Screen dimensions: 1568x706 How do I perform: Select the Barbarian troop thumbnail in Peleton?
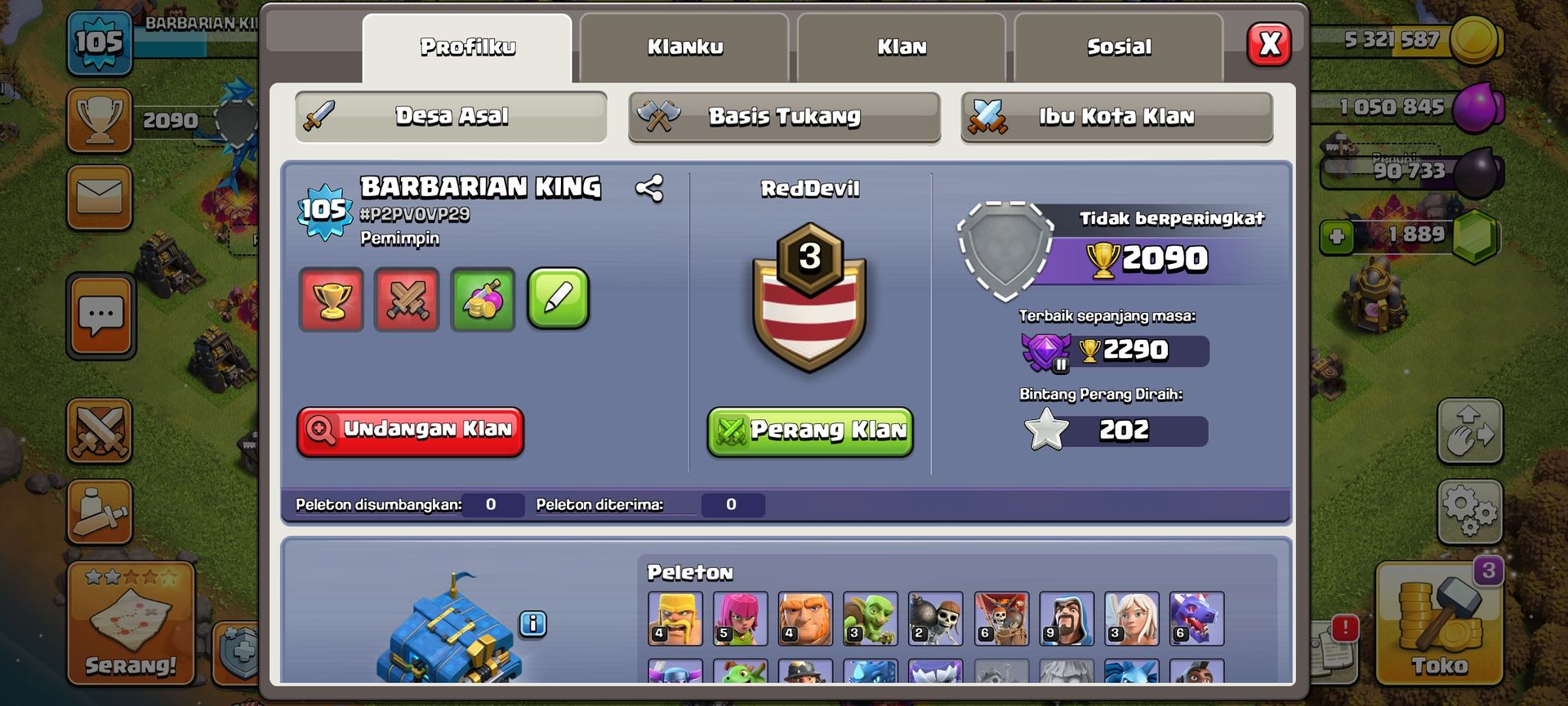[x=675, y=619]
